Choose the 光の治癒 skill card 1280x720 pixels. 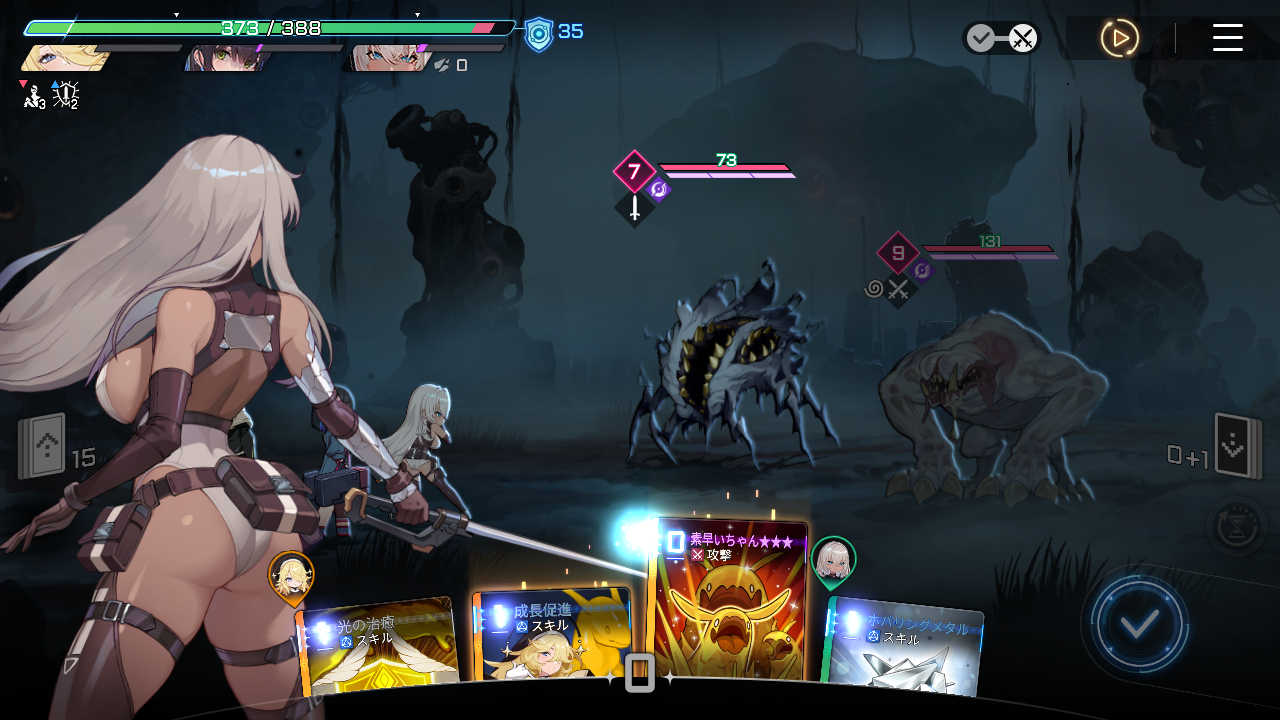point(380,647)
